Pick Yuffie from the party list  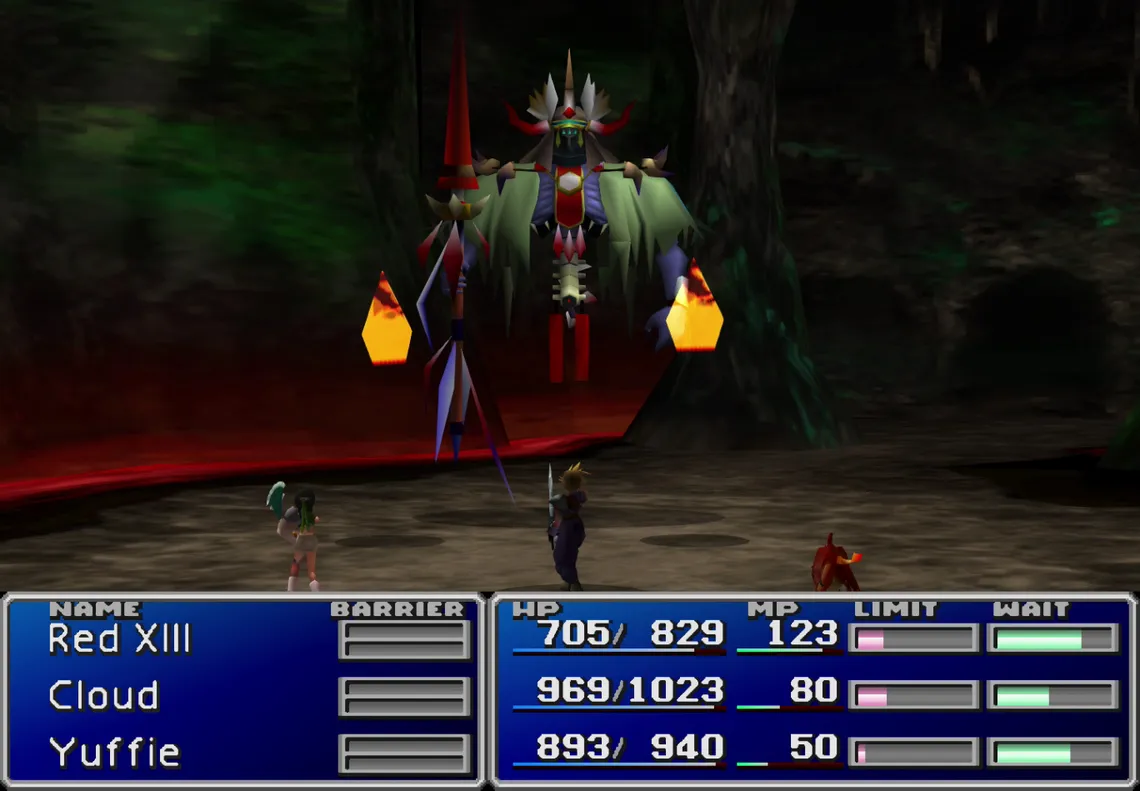click(115, 752)
